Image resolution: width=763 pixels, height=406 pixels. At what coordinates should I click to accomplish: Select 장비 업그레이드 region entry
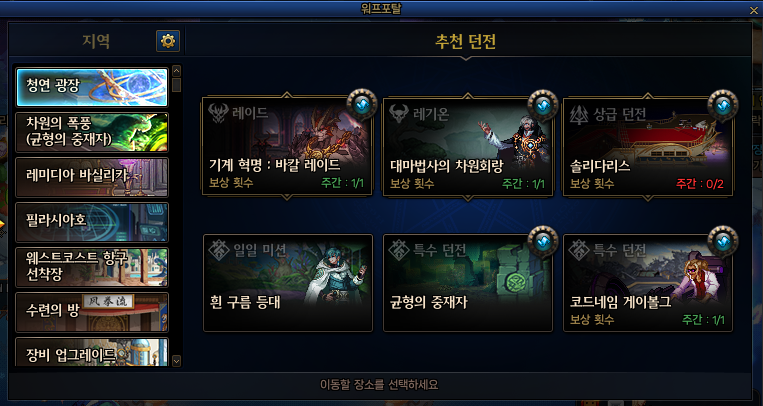coord(92,353)
